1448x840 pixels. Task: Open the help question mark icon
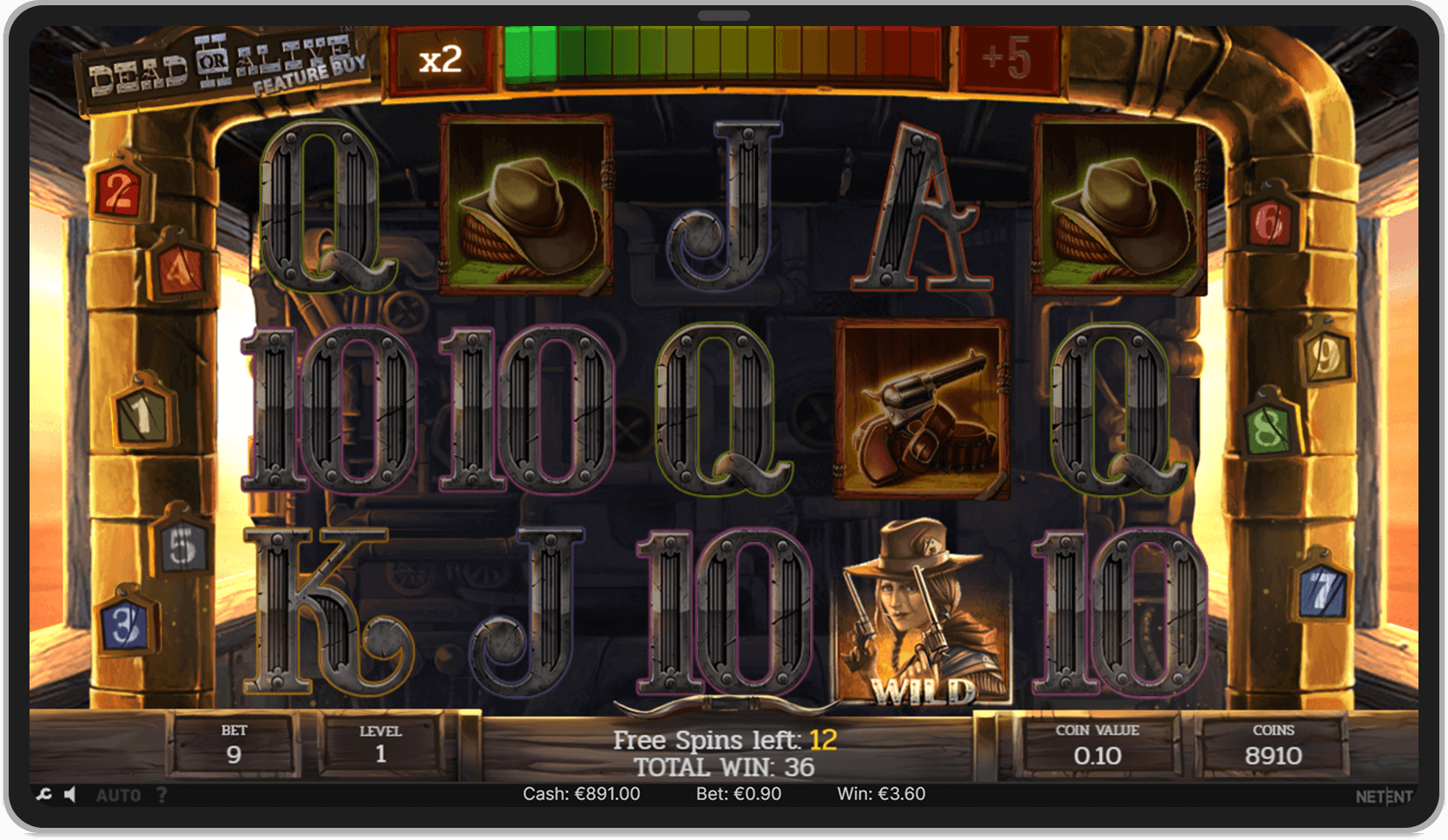point(161,793)
